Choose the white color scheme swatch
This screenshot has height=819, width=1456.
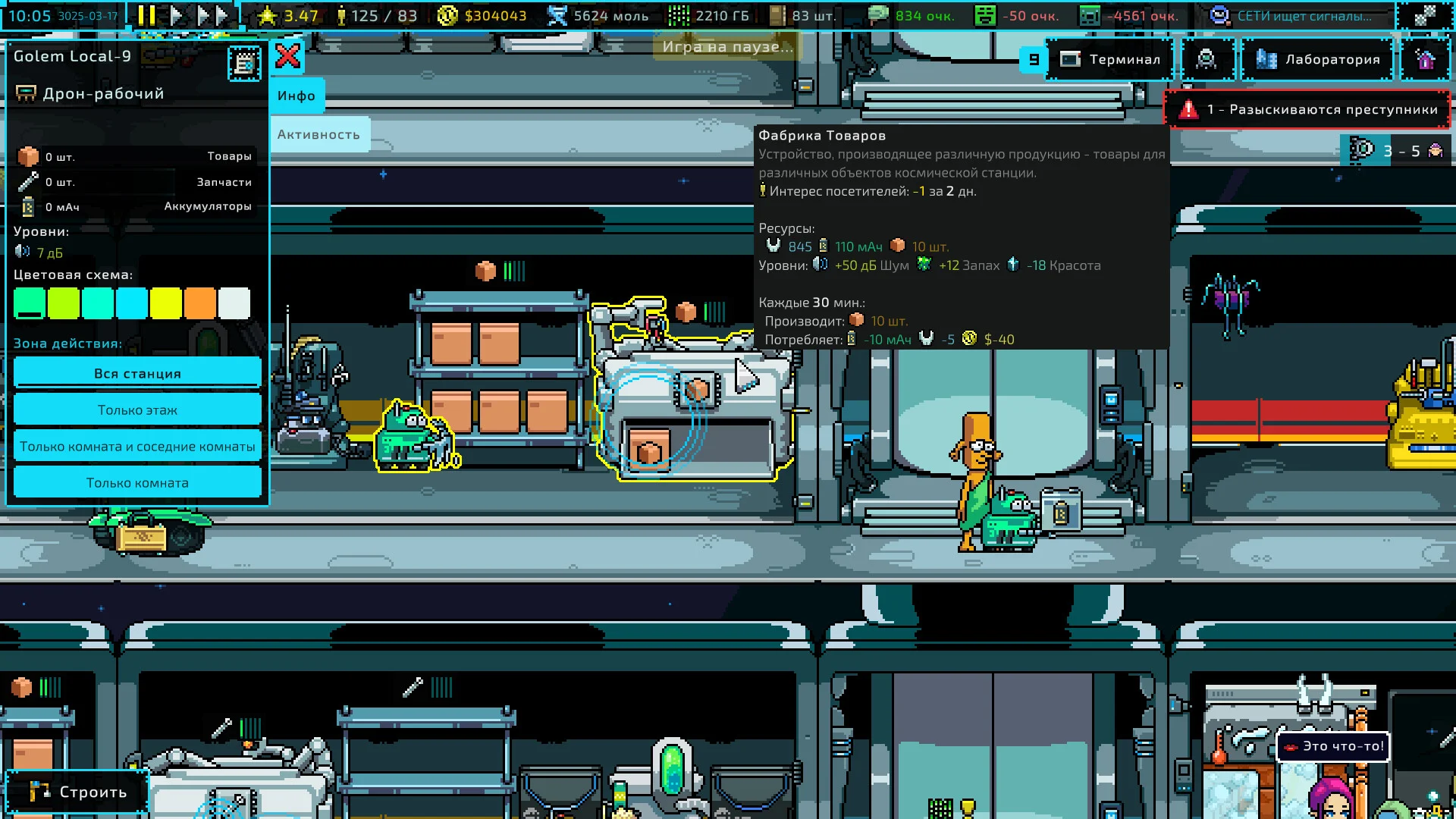(x=234, y=303)
